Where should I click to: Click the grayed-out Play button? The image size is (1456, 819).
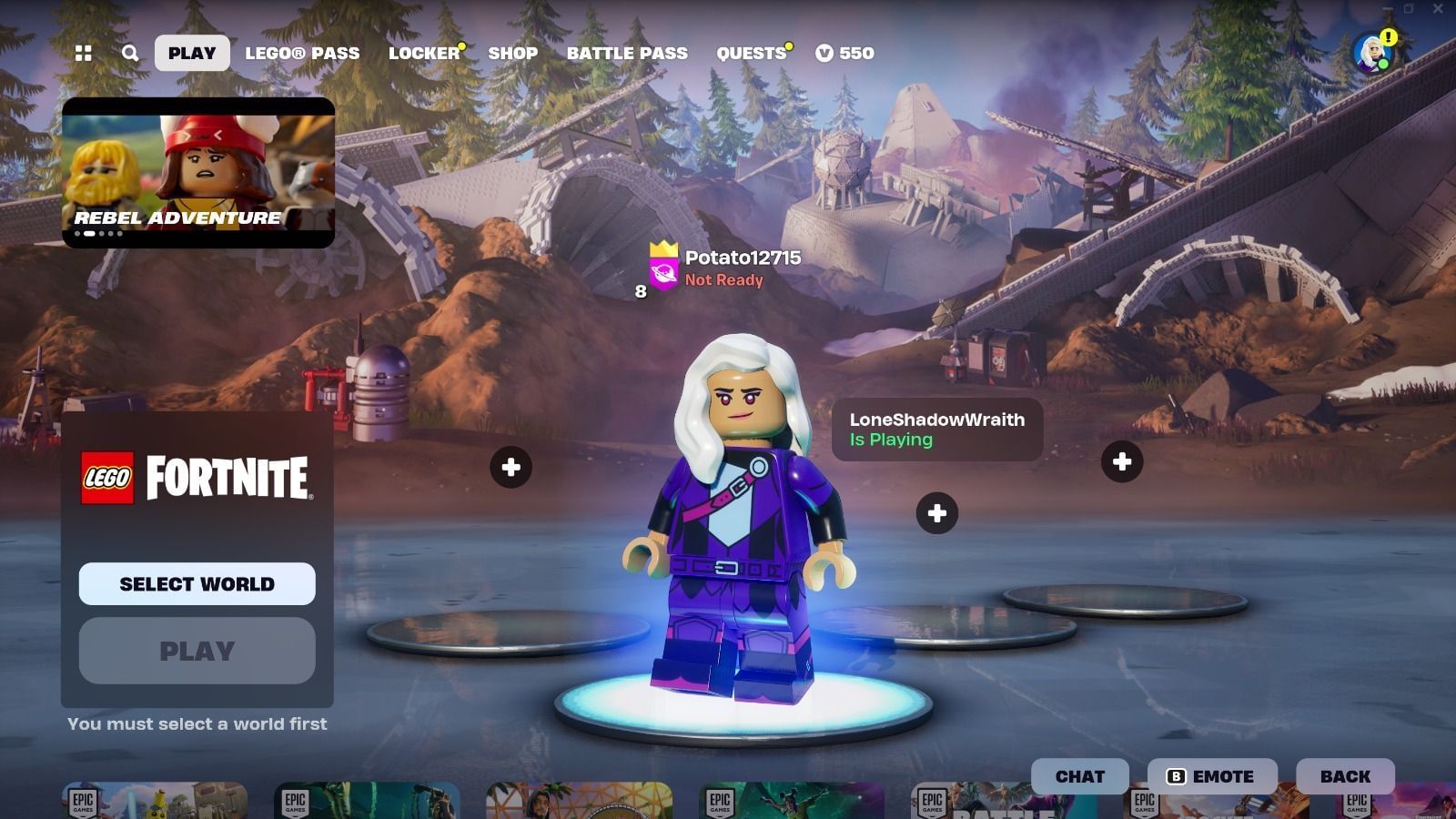click(196, 650)
